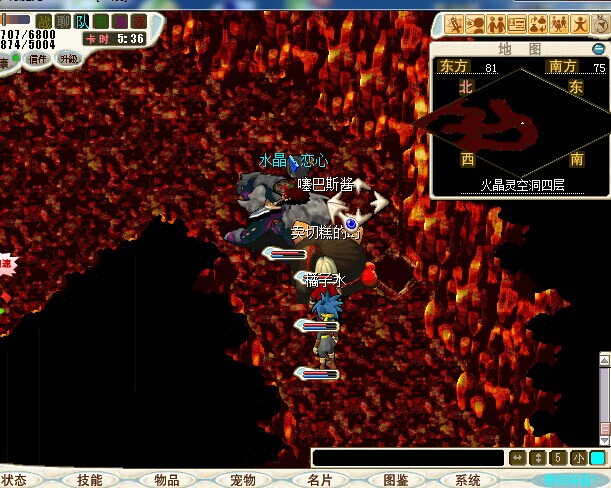Open the 宠物 pets menu
Image resolution: width=611 pixels, height=488 pixels.
(243, 480)
